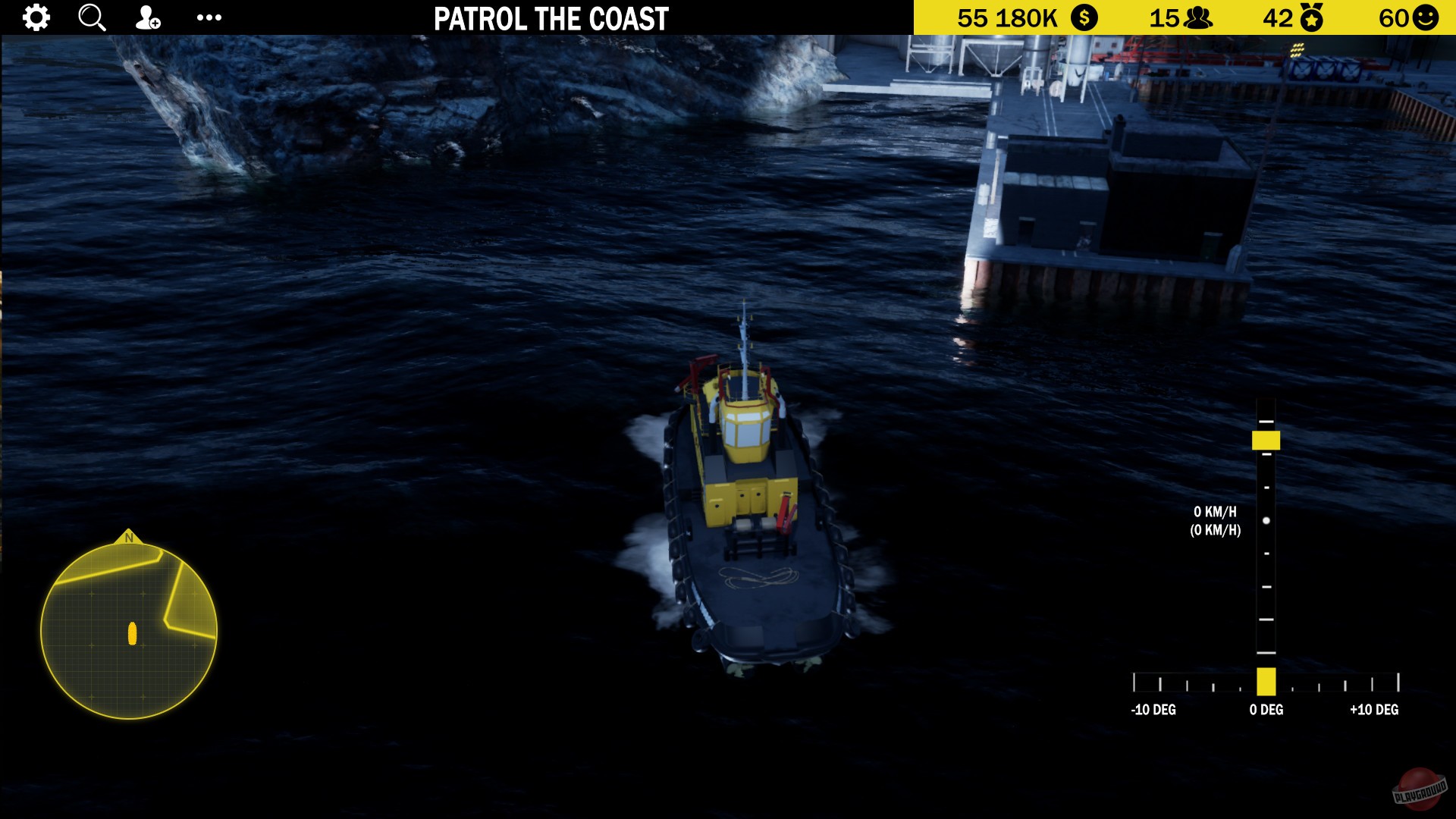Click the yellow rudder marker at 0 DEG
Viewport: 1456px width, 819px height.
click(1267, 682)
